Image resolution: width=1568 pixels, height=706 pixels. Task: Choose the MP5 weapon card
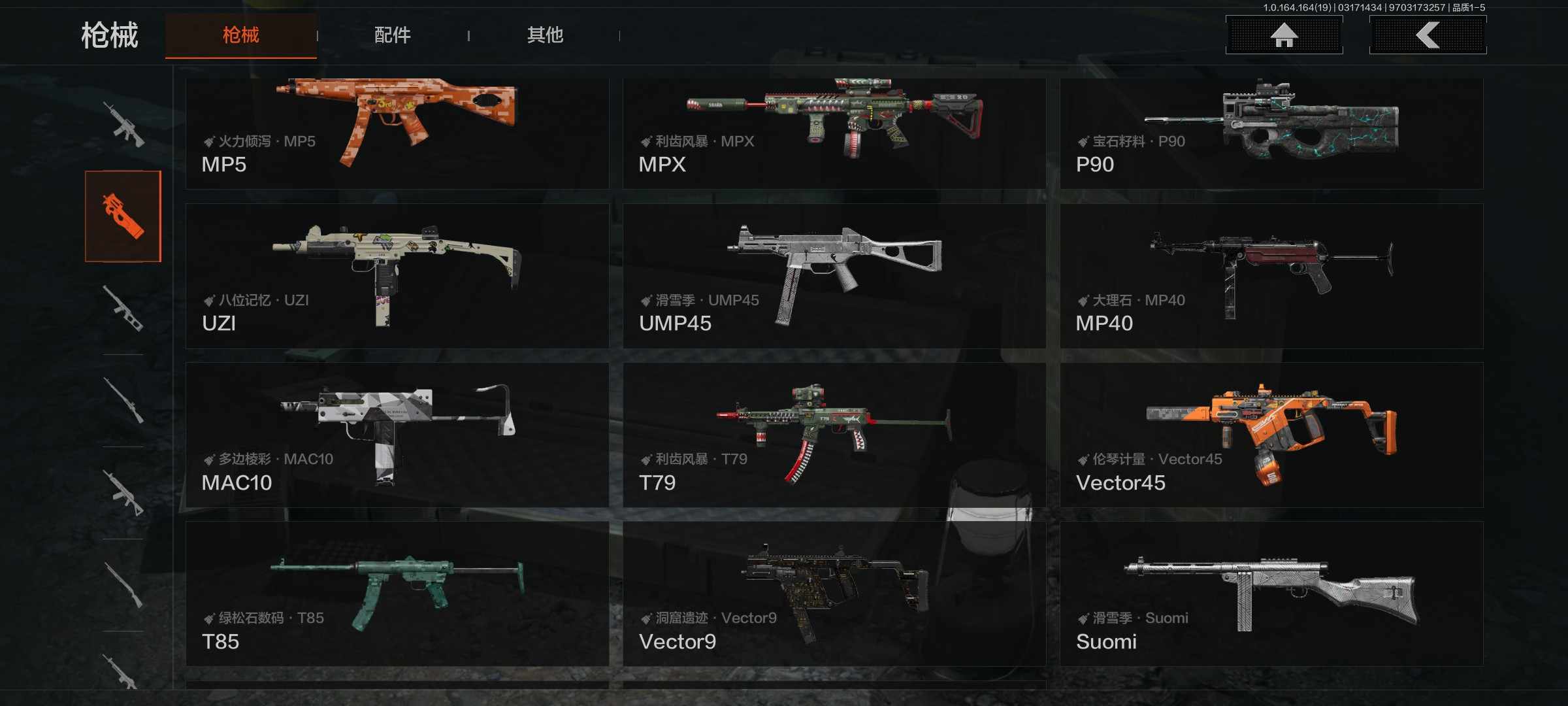point(397,133)
